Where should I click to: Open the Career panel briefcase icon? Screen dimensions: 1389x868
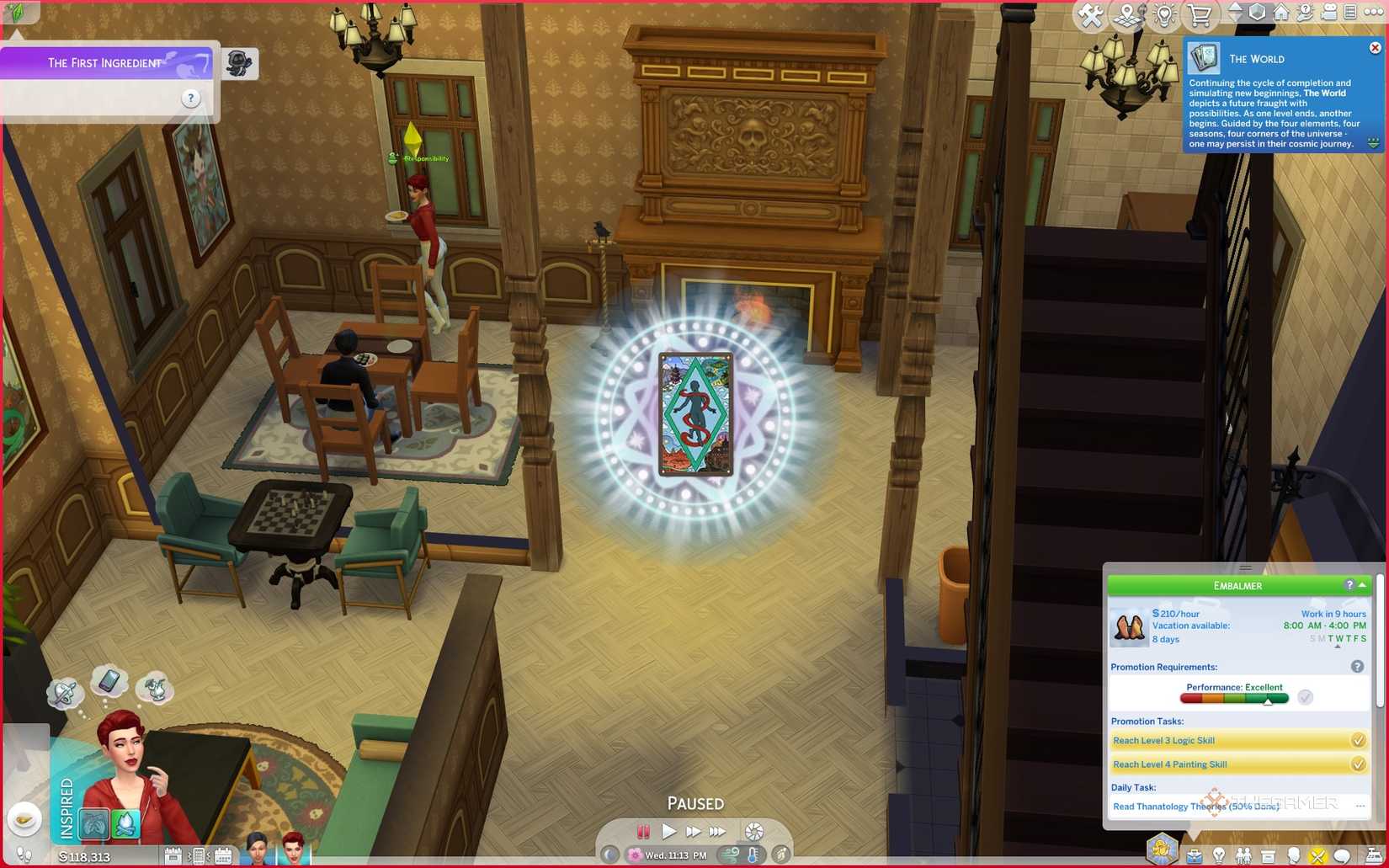(1195, 855)
